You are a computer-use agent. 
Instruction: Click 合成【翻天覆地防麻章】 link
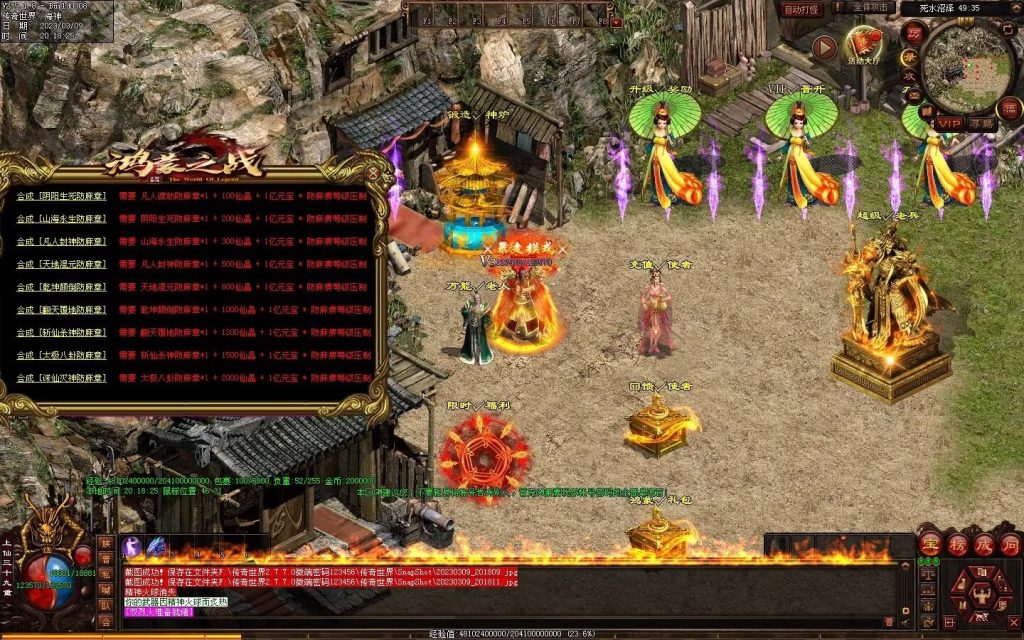point(61,310)
